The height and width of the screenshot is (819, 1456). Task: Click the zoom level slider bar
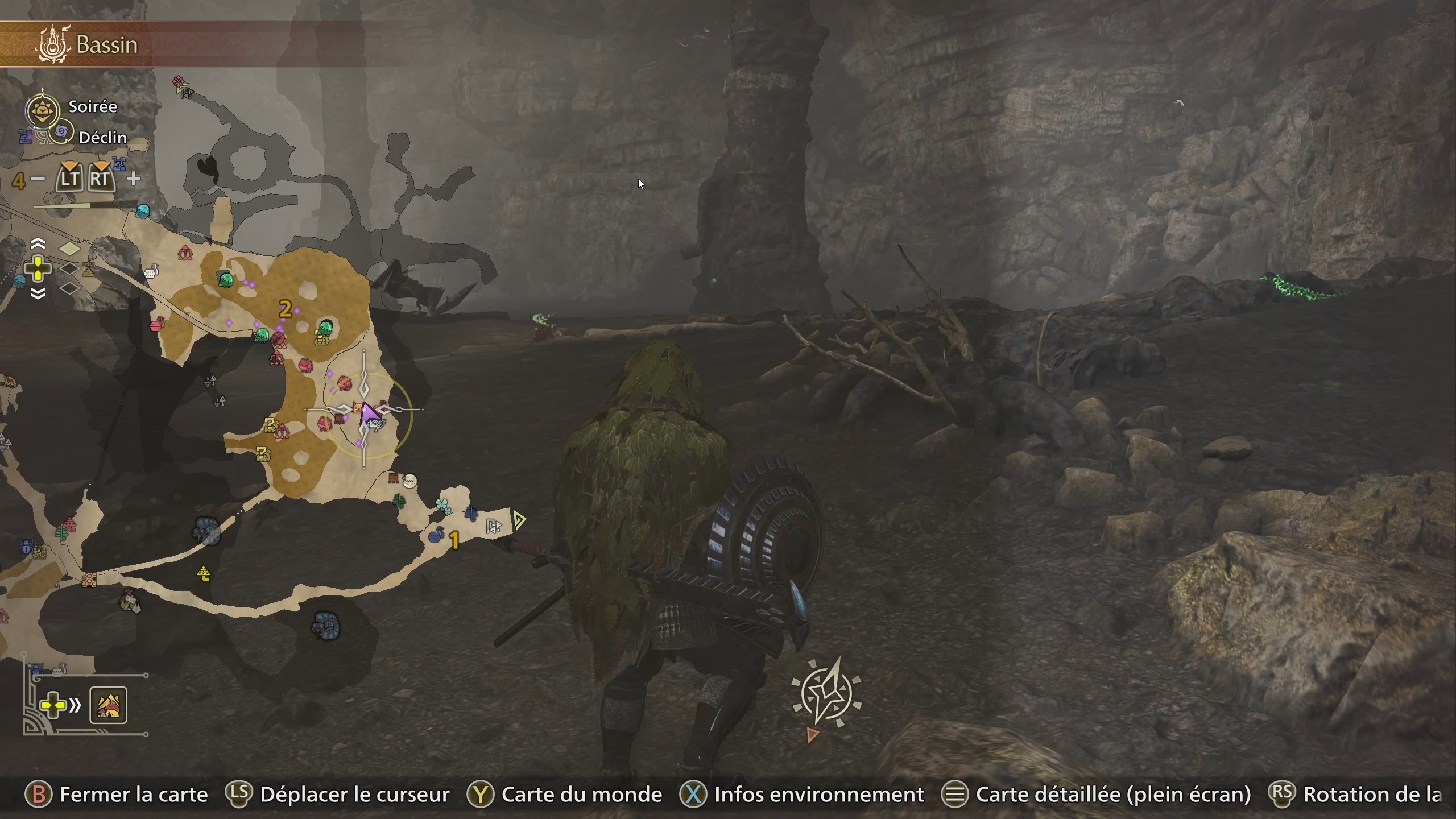[x=63, y=206]
